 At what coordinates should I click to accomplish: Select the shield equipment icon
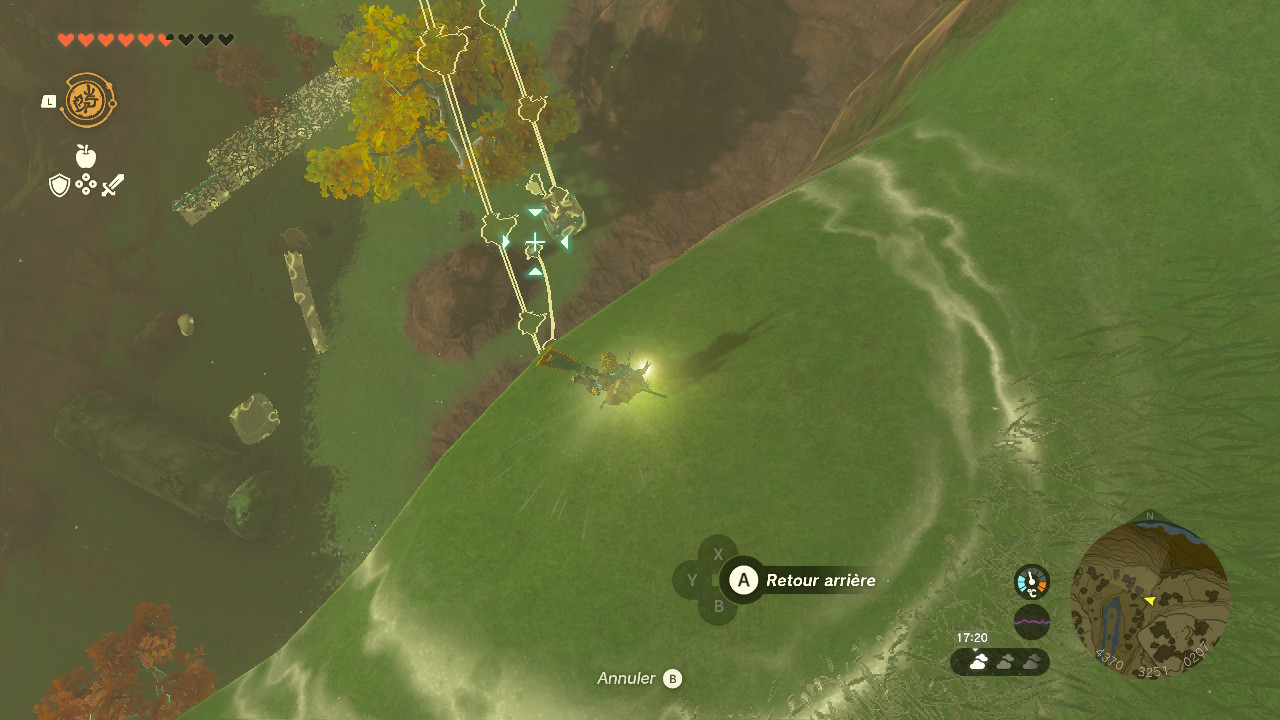[60, 185]
